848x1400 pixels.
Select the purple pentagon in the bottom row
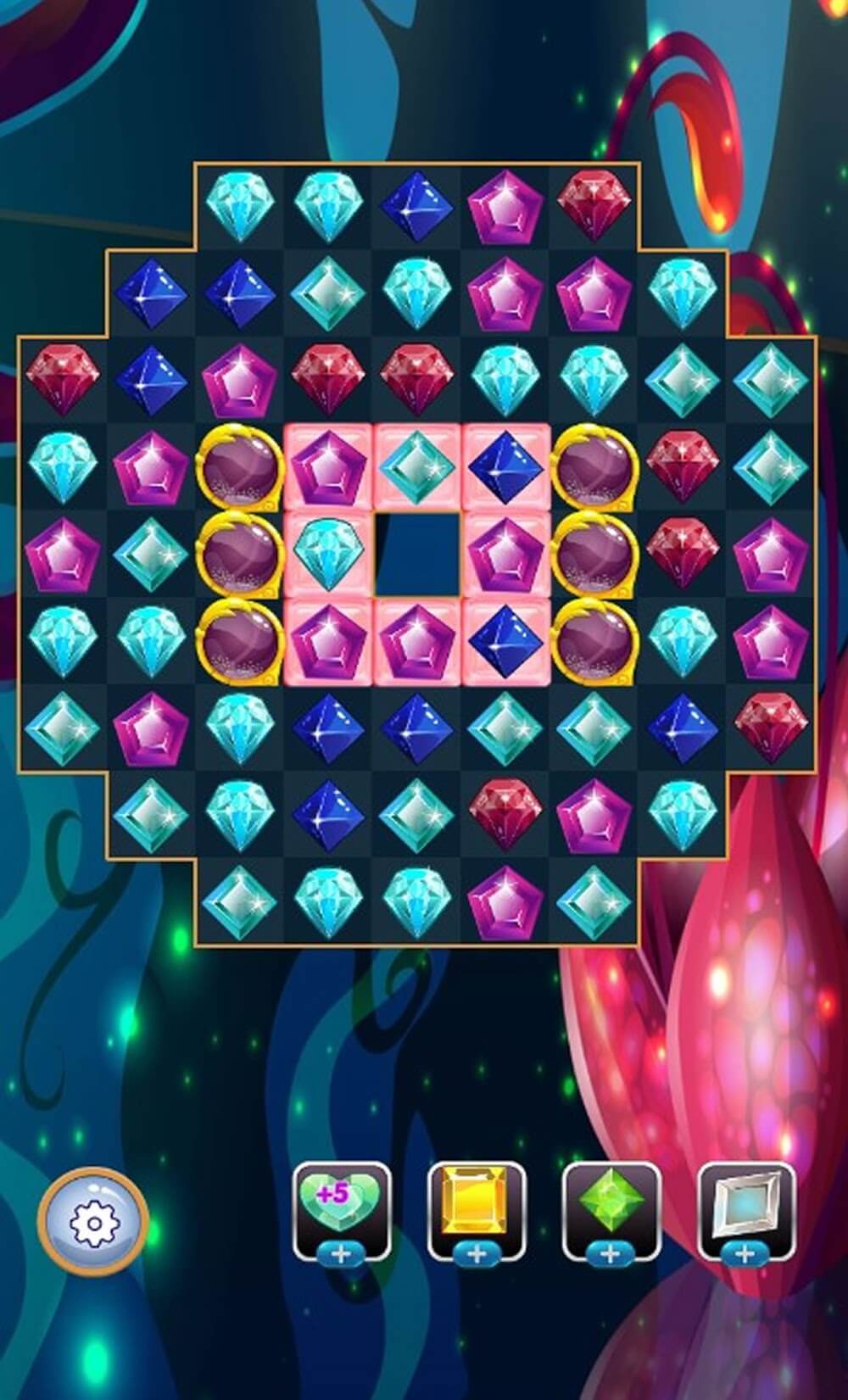coord(505,901)
